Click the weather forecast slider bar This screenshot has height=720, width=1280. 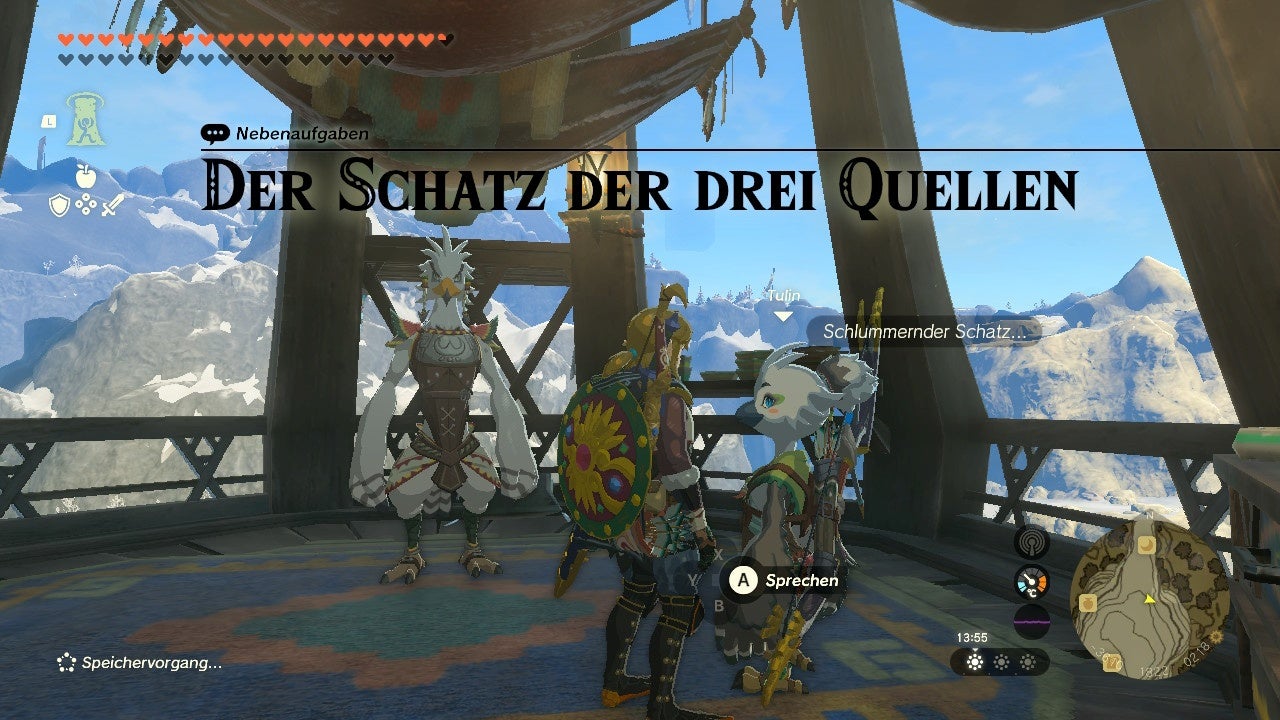(1005, 662)
